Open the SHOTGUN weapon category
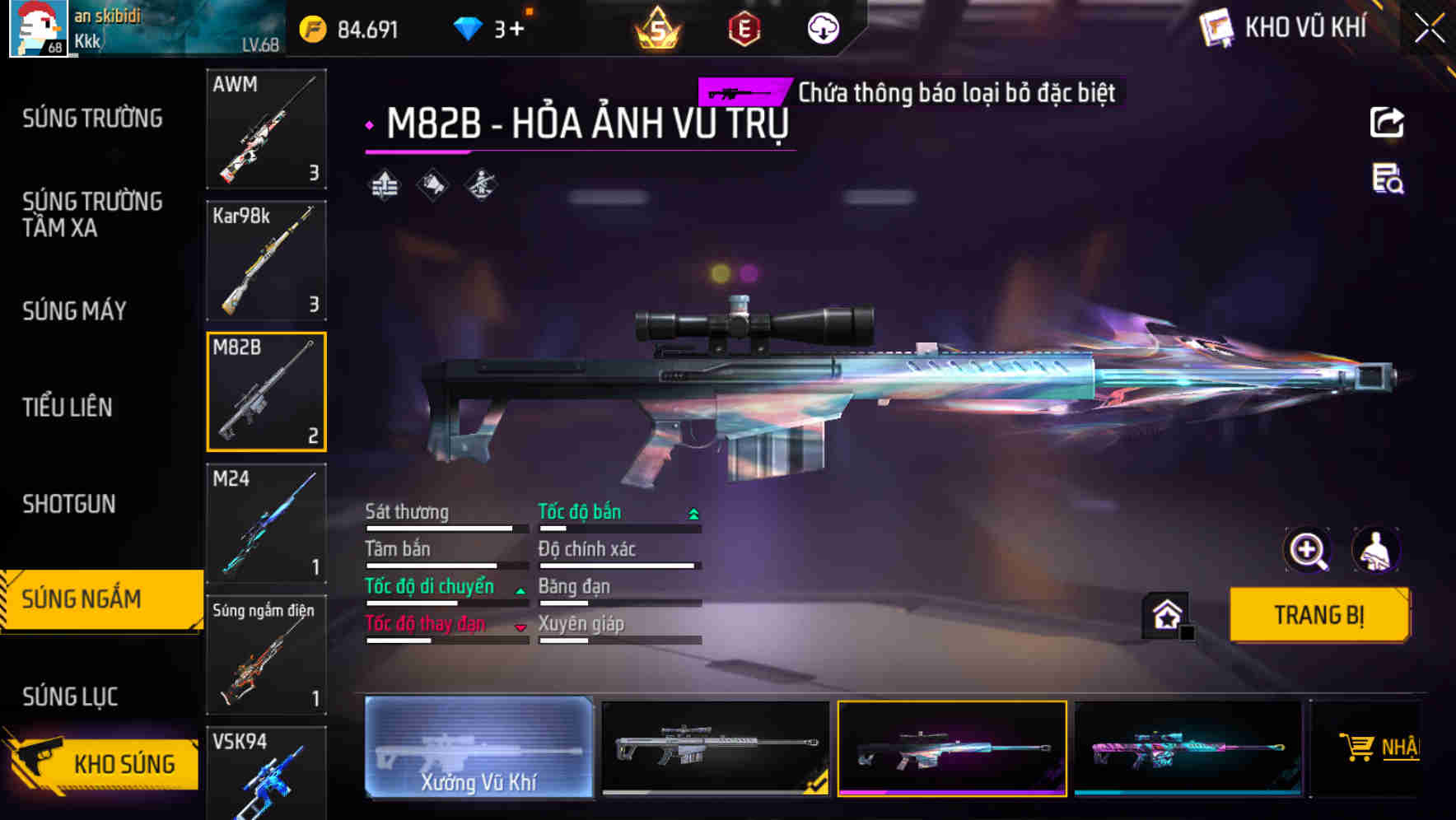This screenshot has width=1456, height=820. point(70,504)
